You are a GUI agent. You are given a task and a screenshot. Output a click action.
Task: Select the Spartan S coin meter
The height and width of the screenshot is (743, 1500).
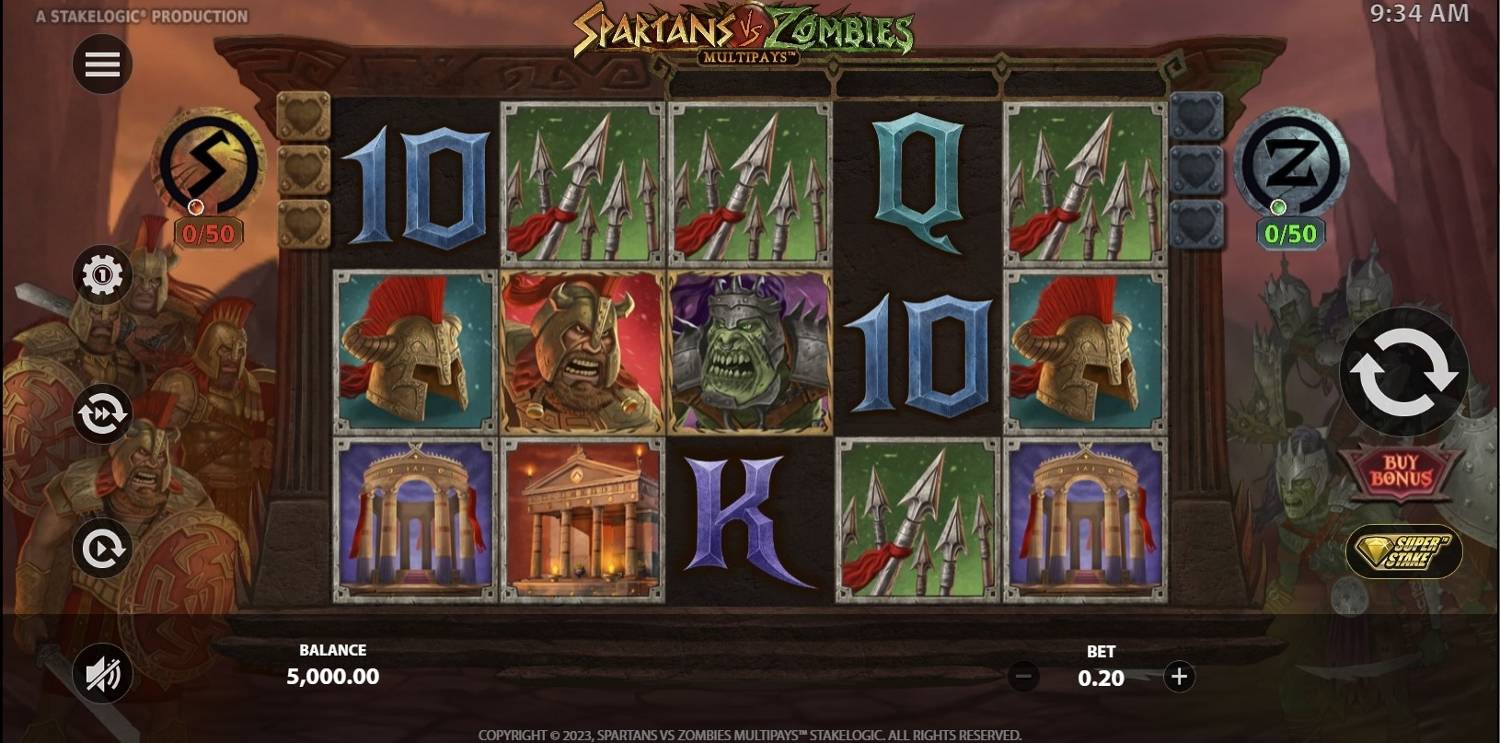(207, 170)
